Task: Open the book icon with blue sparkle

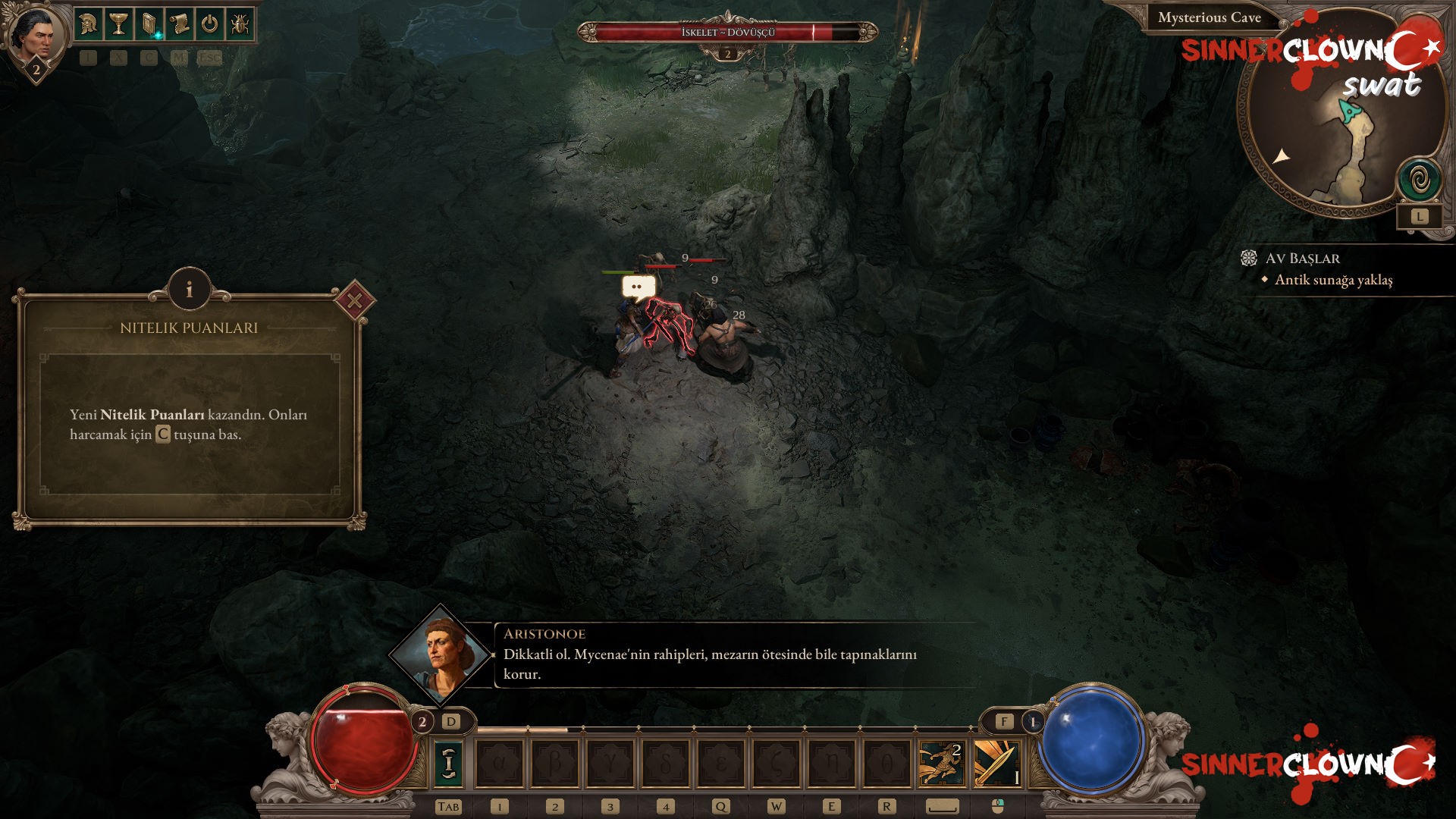Action: pyautogui.click(x=149, y=24)
